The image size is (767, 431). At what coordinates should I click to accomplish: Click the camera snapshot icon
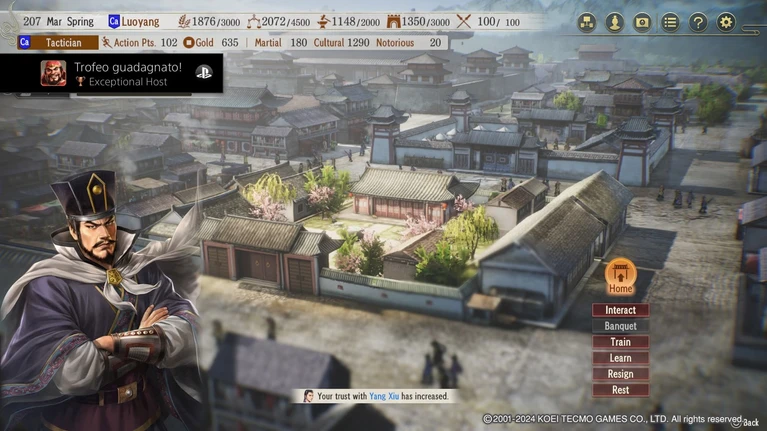[642, 22]
